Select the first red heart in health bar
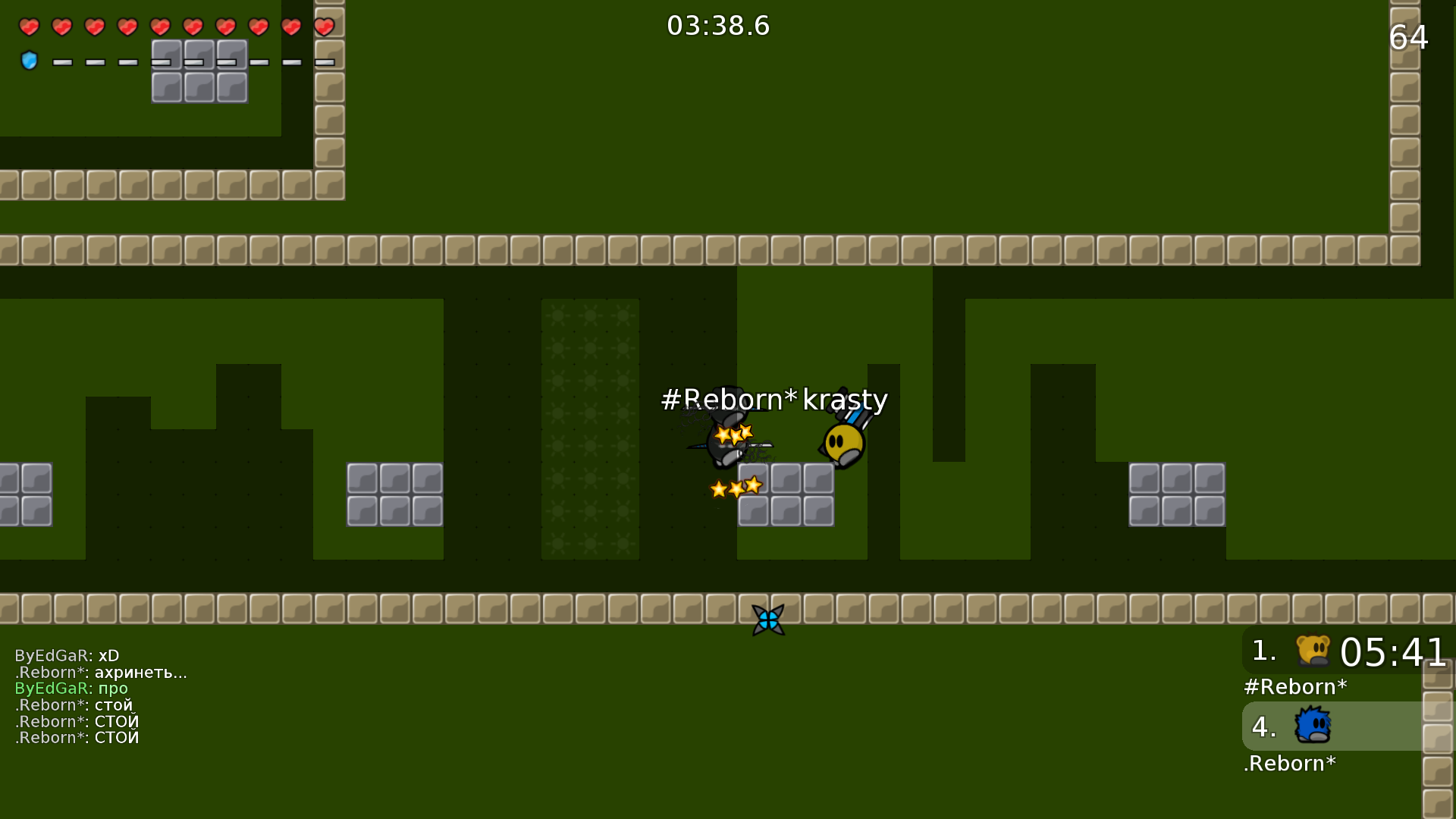Screen dimensions: 1456x819 click(29, 27)
